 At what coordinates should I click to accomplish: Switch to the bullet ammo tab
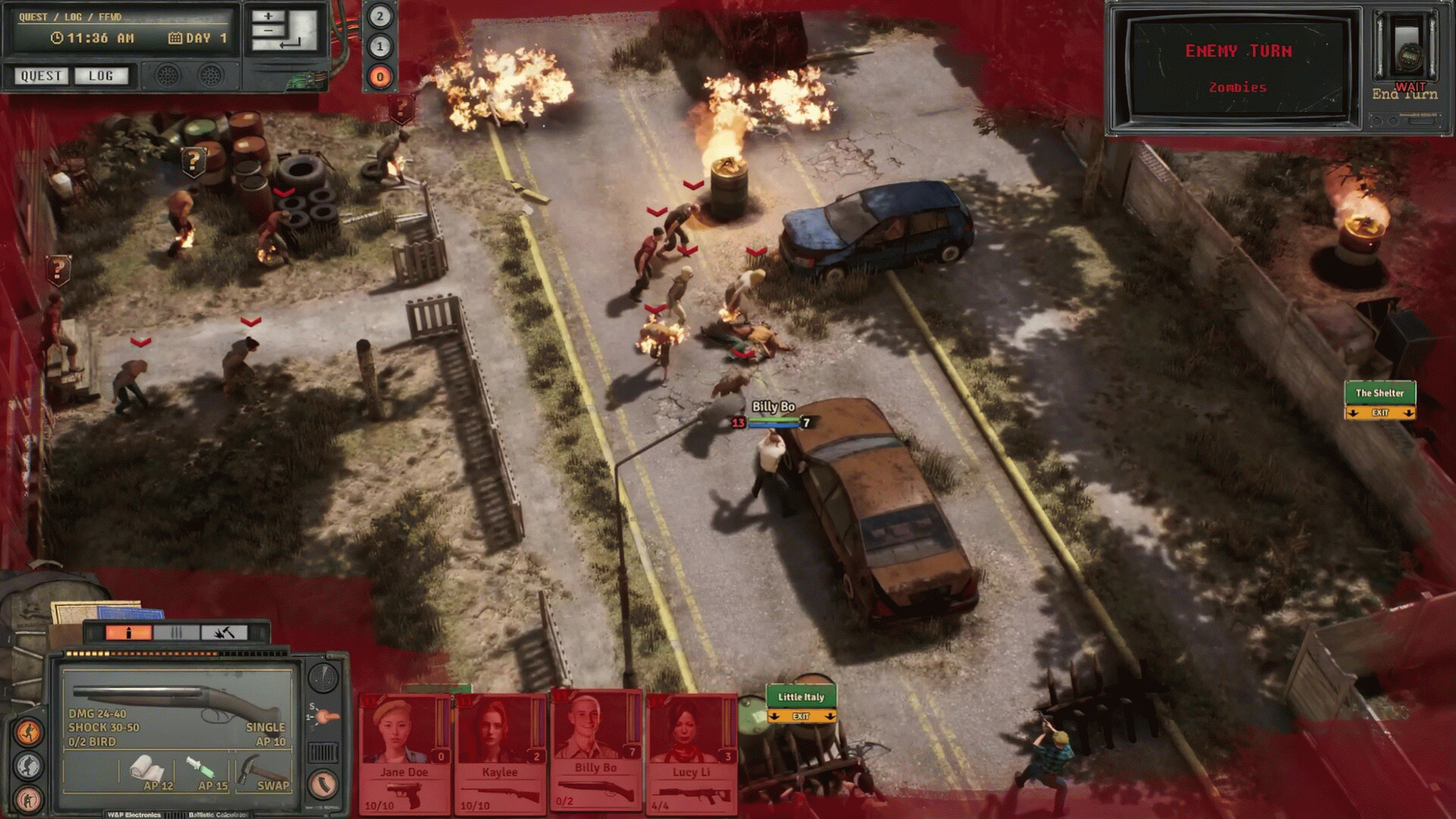click(x=129, y=633)
